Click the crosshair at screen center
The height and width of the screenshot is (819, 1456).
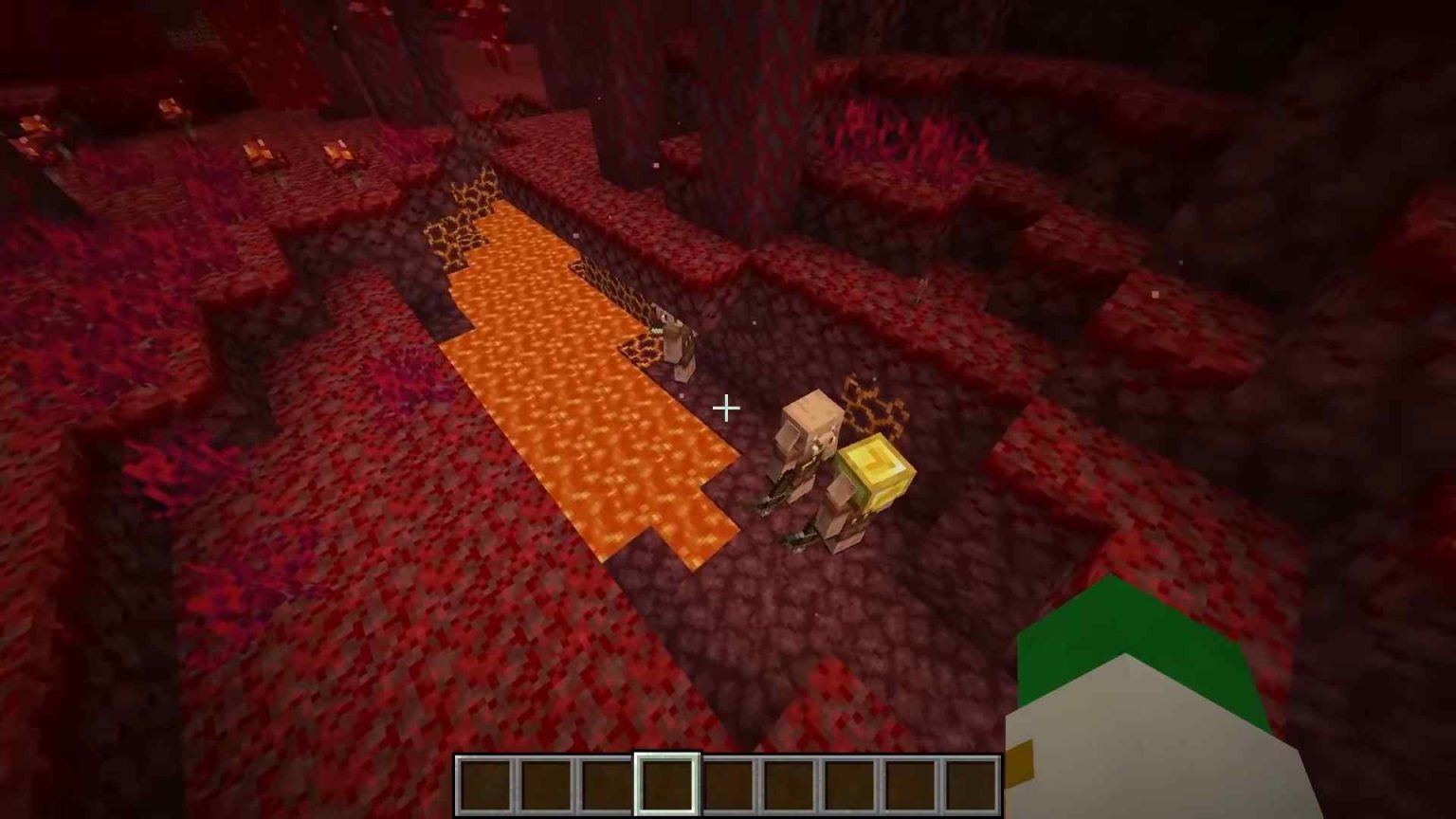pos(726,408)
